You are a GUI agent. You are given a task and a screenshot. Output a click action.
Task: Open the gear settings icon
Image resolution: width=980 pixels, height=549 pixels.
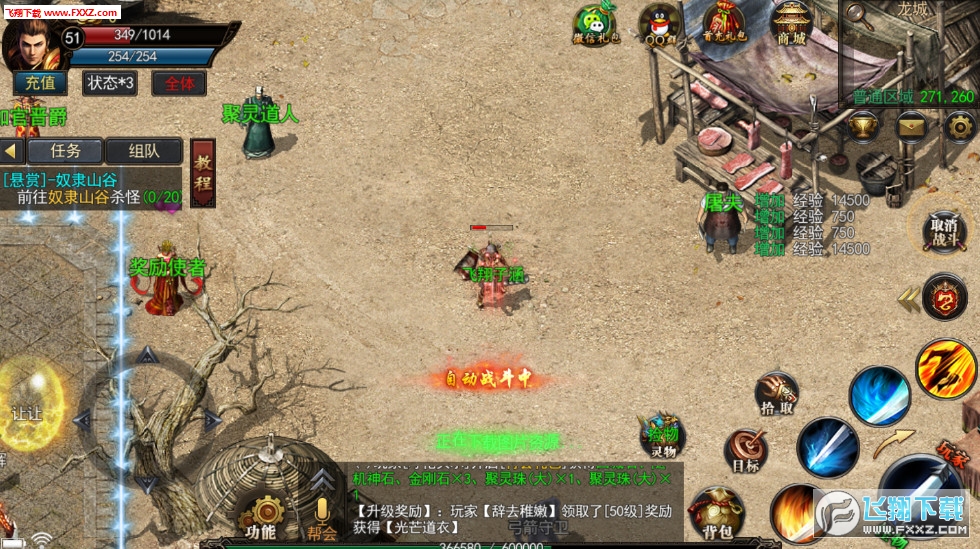point(959,126)
